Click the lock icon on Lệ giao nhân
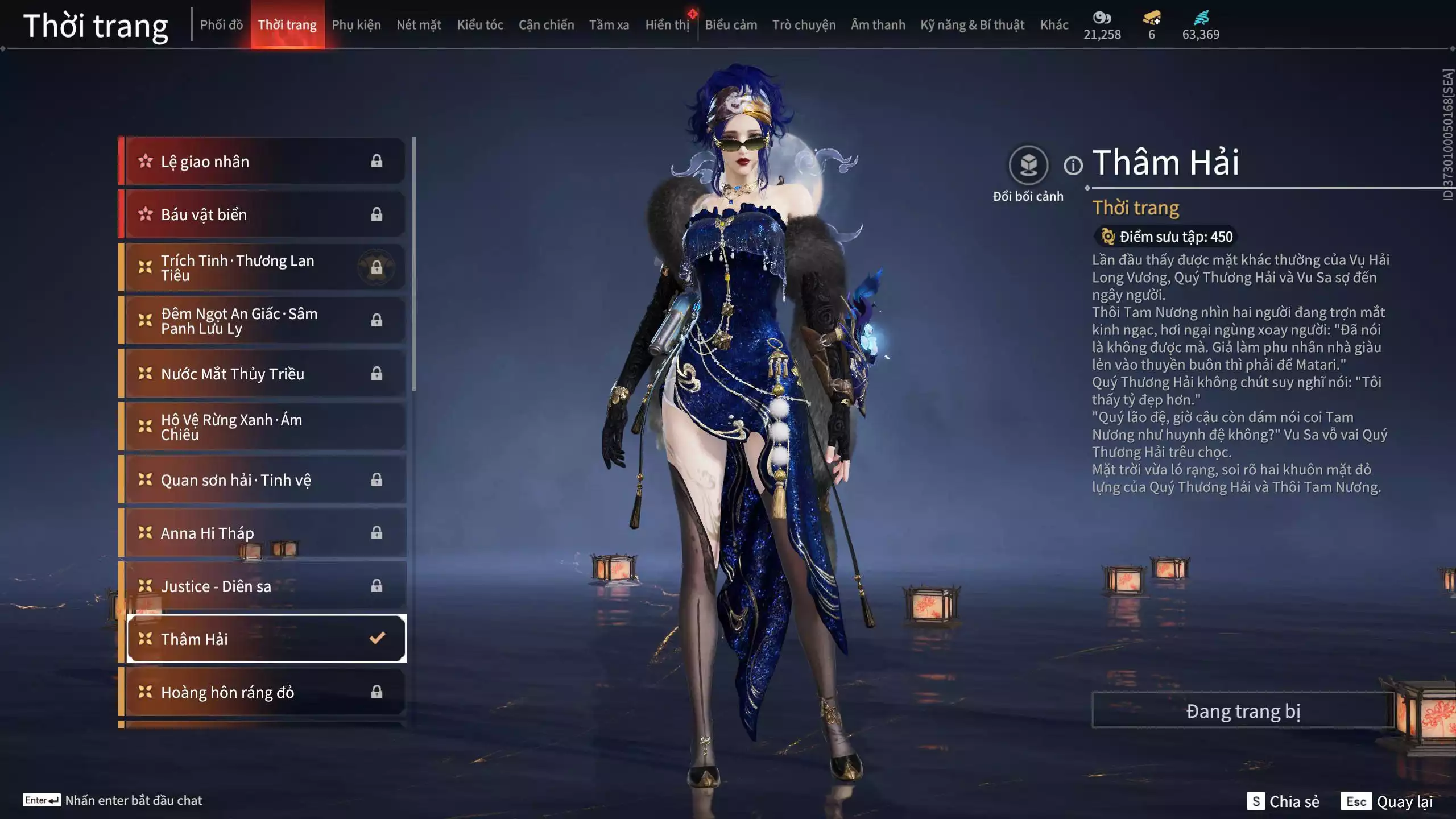 [377, 161]
